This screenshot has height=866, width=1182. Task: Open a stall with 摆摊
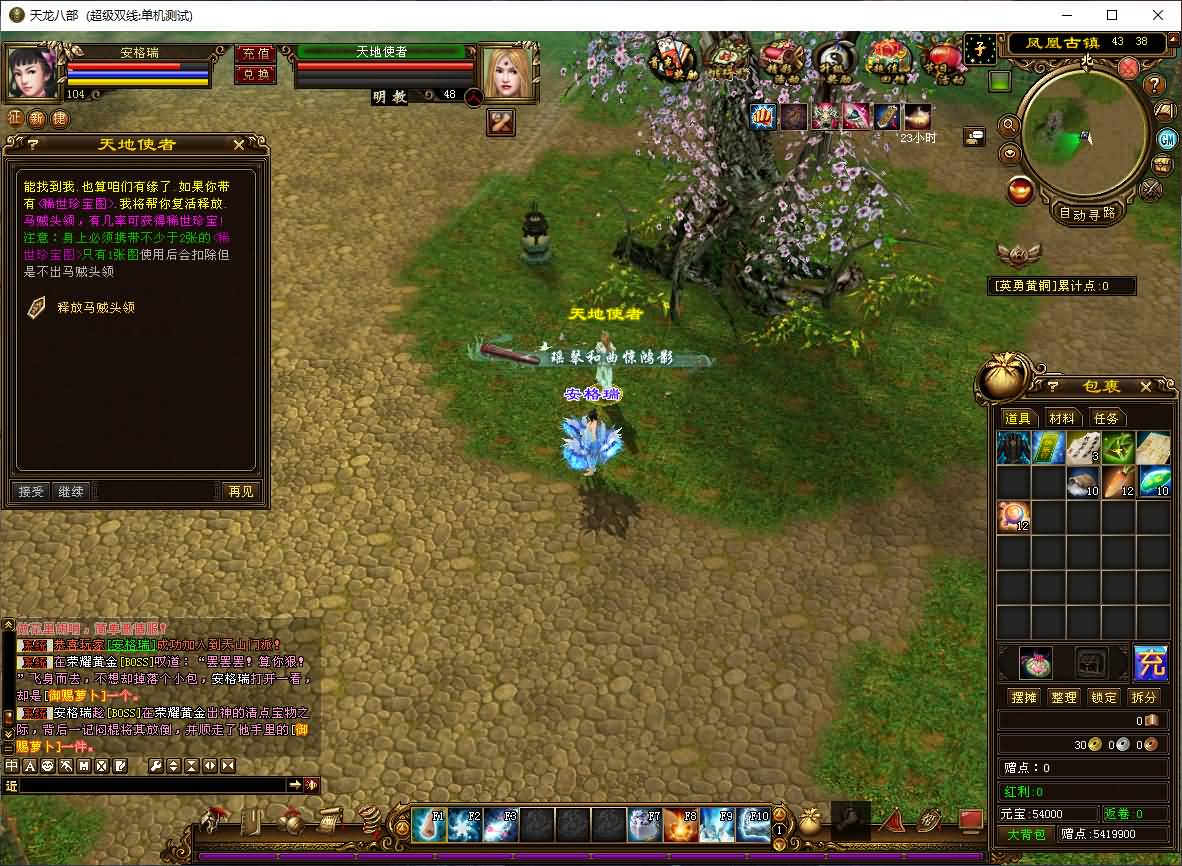1024,697
